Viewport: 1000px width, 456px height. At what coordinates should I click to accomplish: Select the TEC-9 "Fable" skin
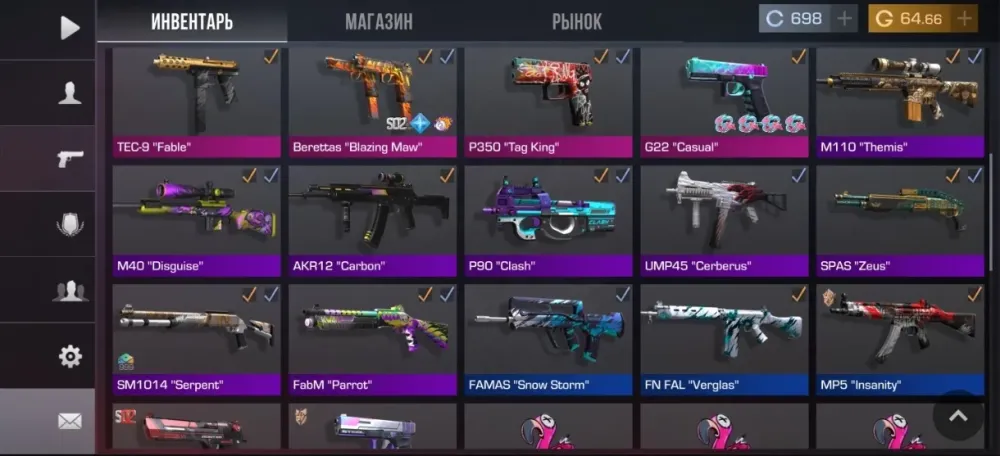(x=197, y=100)
